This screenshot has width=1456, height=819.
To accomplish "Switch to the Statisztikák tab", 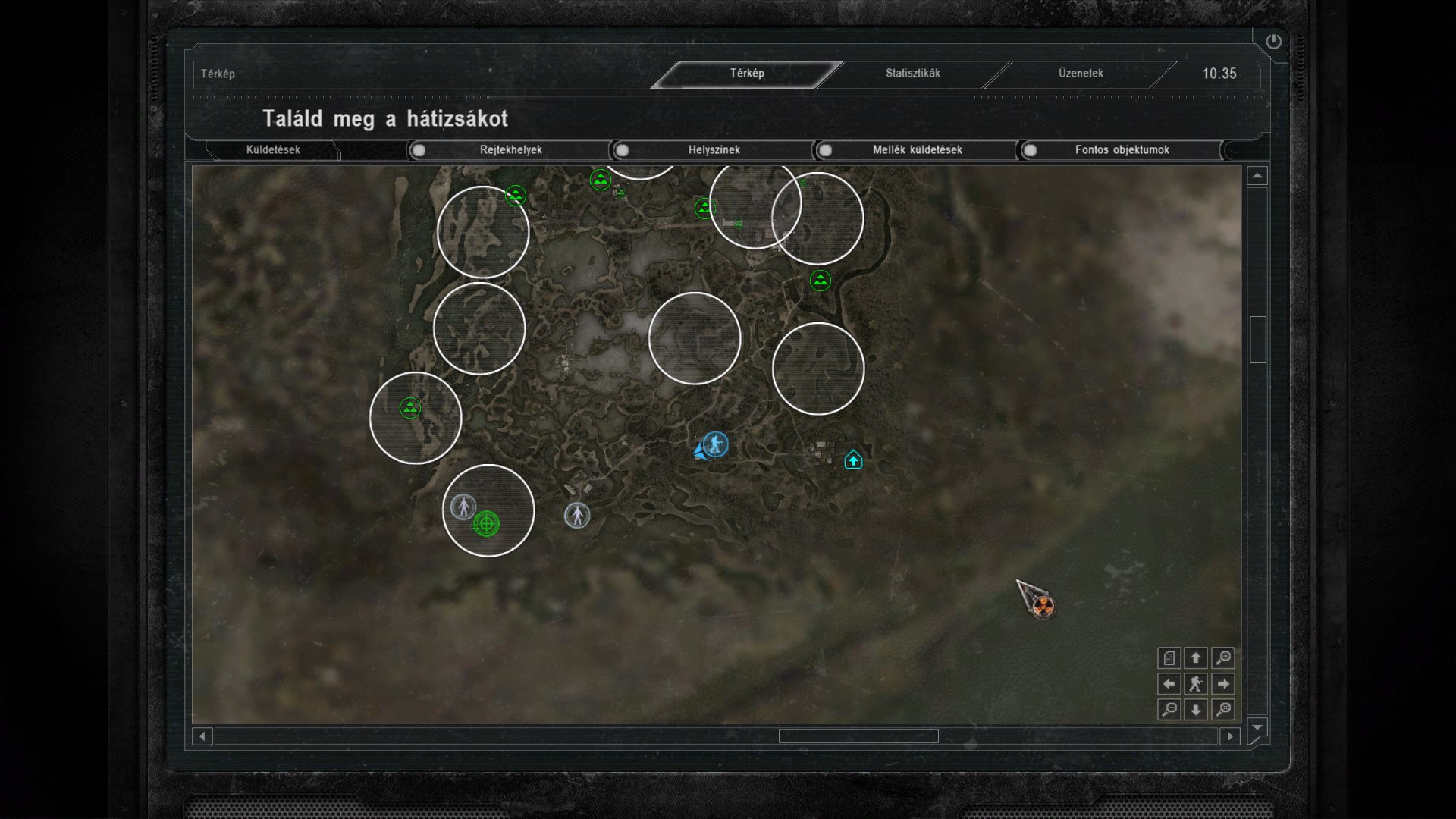I will coord(912,74).
